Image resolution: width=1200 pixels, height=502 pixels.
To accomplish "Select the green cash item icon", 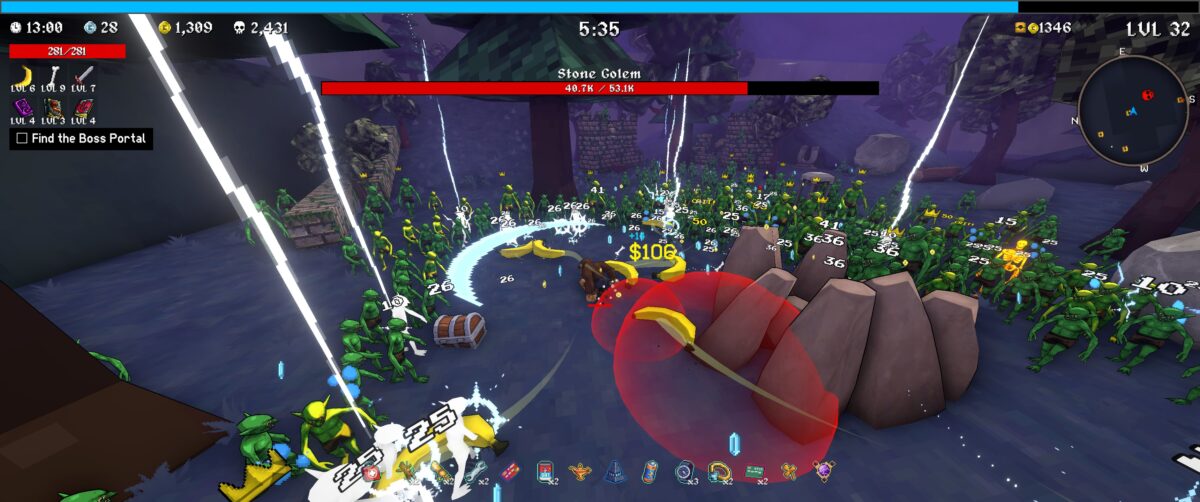I will (x=753, y=470).
